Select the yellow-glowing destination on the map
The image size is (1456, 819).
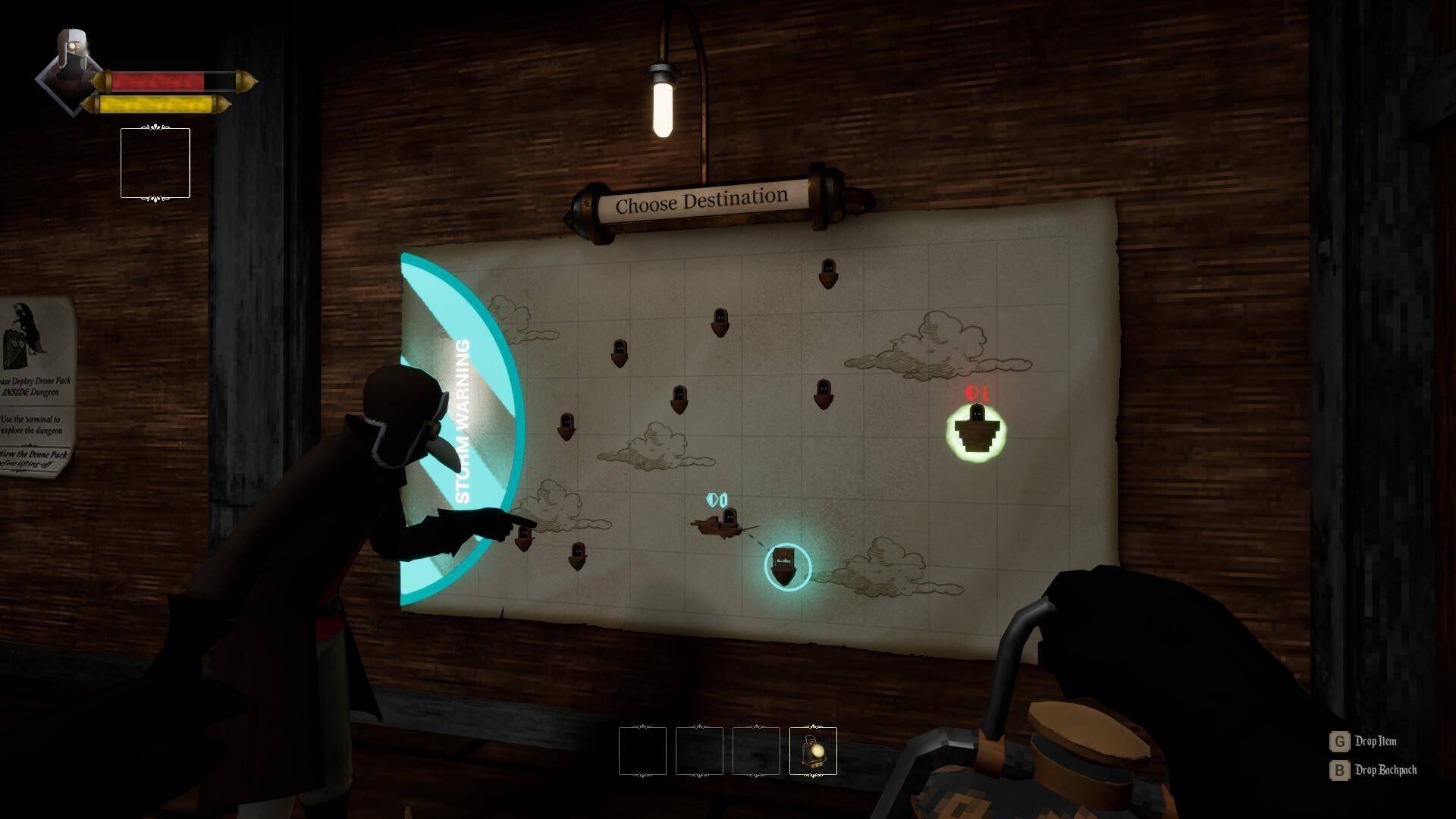pos(976,431)
